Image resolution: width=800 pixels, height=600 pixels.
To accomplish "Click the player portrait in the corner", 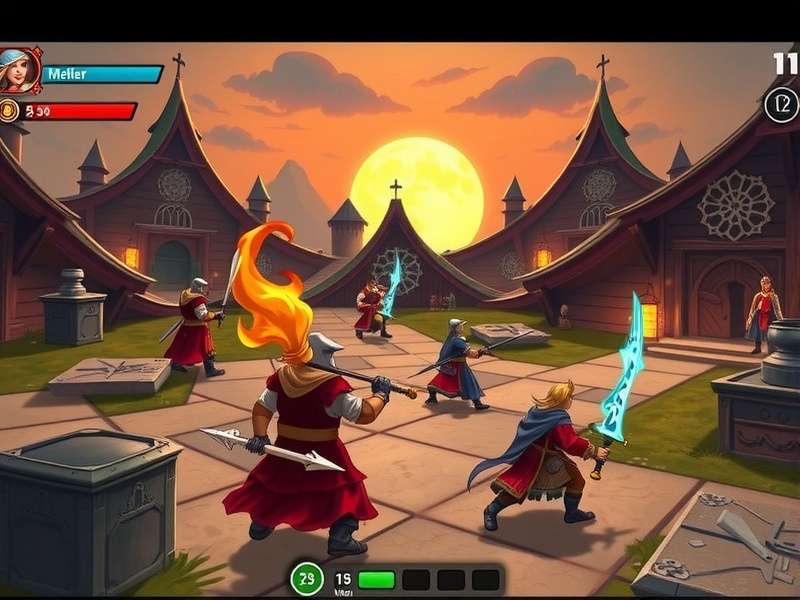I will [19, 70].
